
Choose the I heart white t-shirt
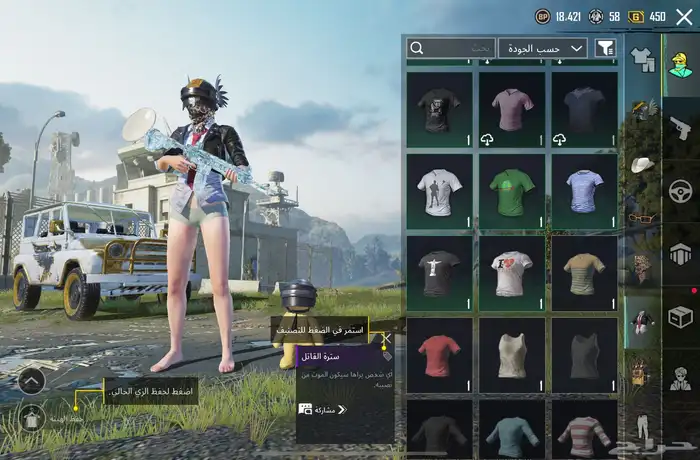point(513,272)
